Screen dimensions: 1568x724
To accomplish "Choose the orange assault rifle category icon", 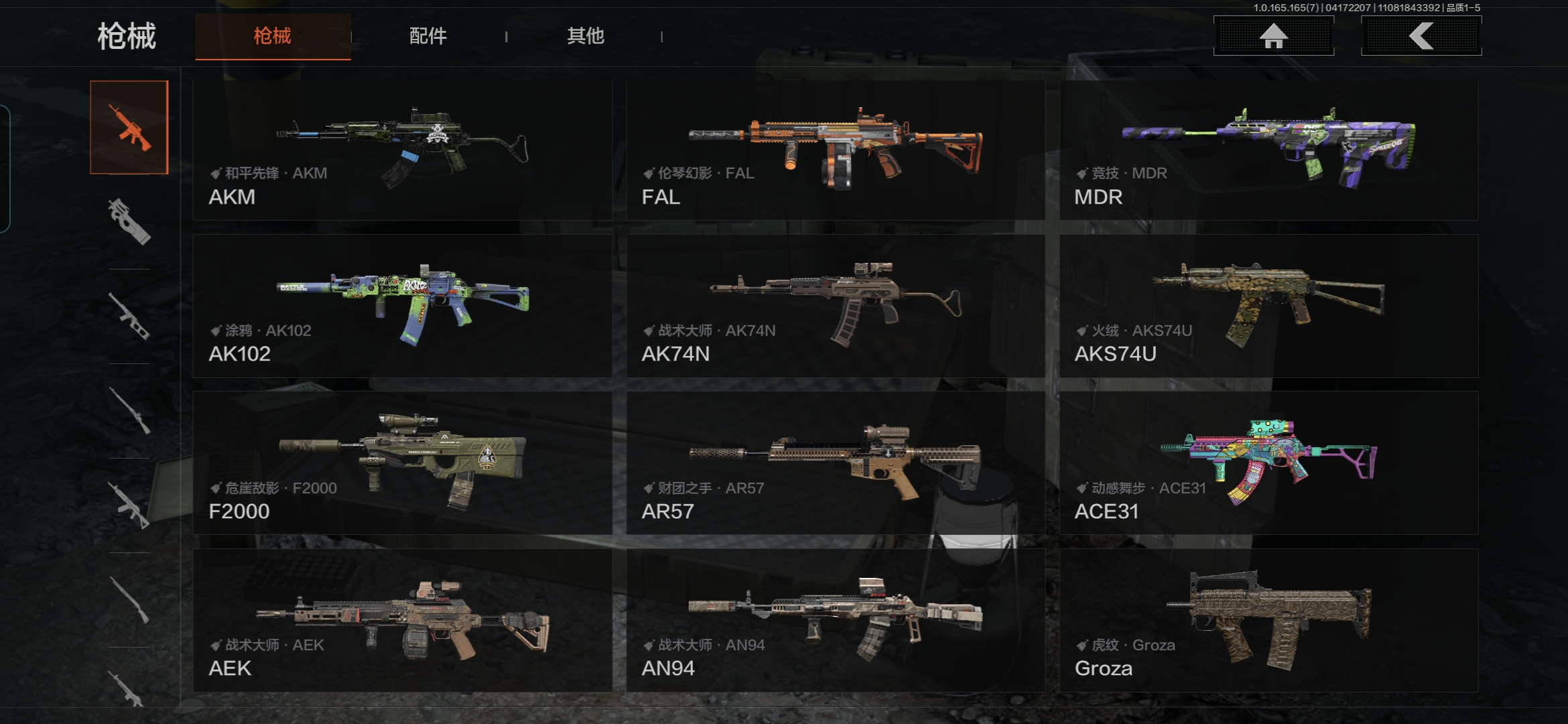I will (x=129, y=127).
